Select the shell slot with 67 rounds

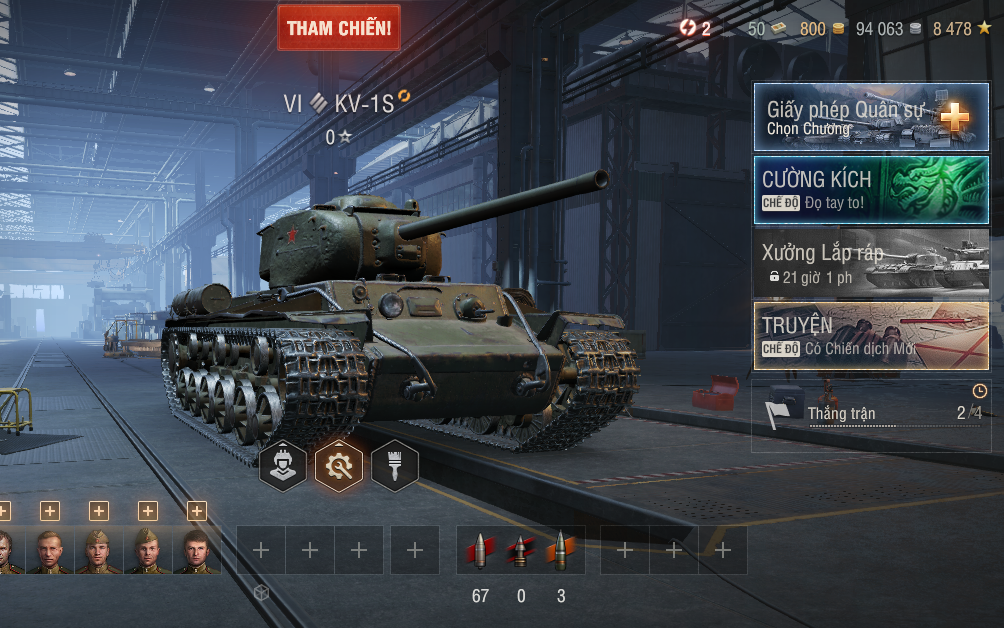pyautogui.click(x=480, y=551)
